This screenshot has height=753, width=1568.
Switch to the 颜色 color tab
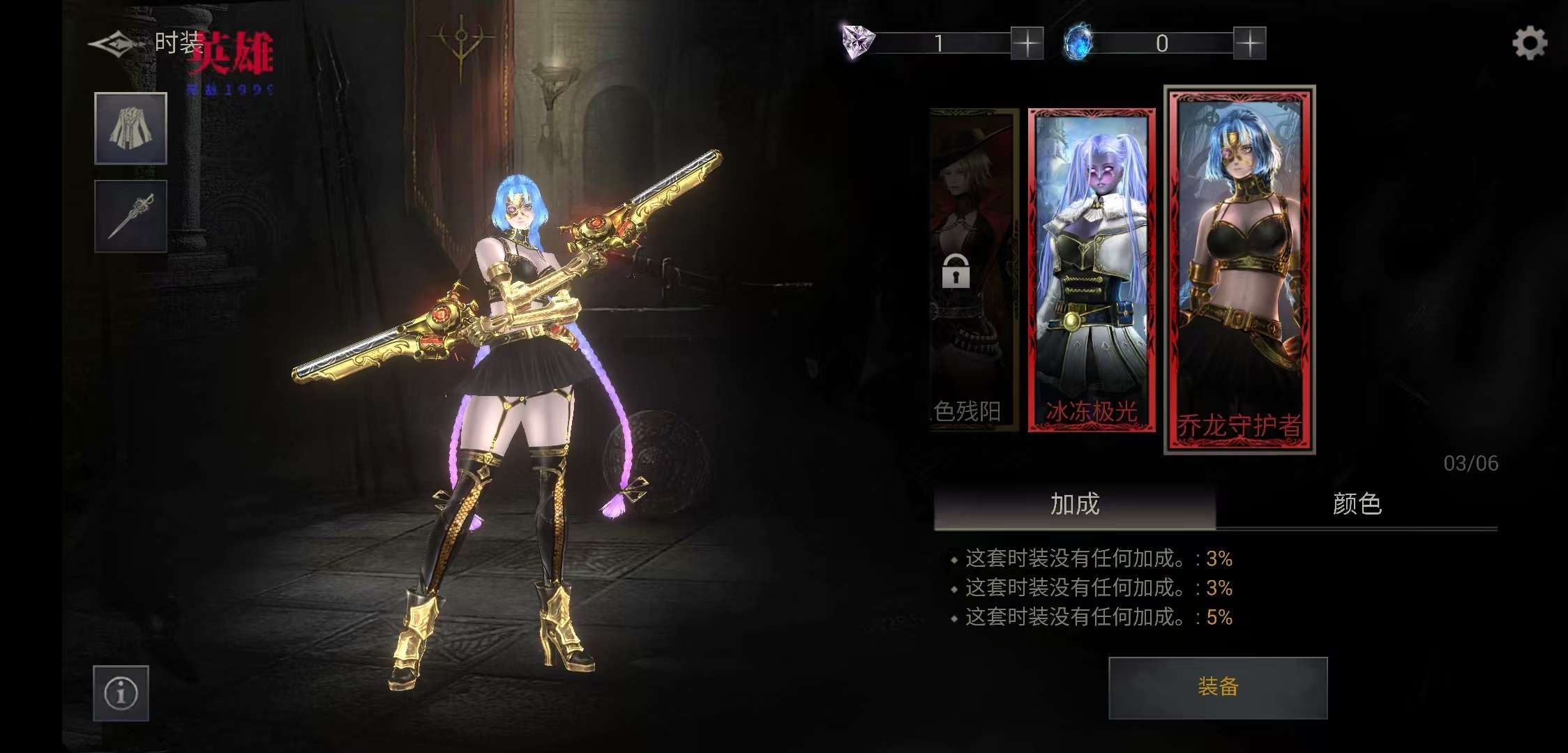click(x=1357, y=504)
